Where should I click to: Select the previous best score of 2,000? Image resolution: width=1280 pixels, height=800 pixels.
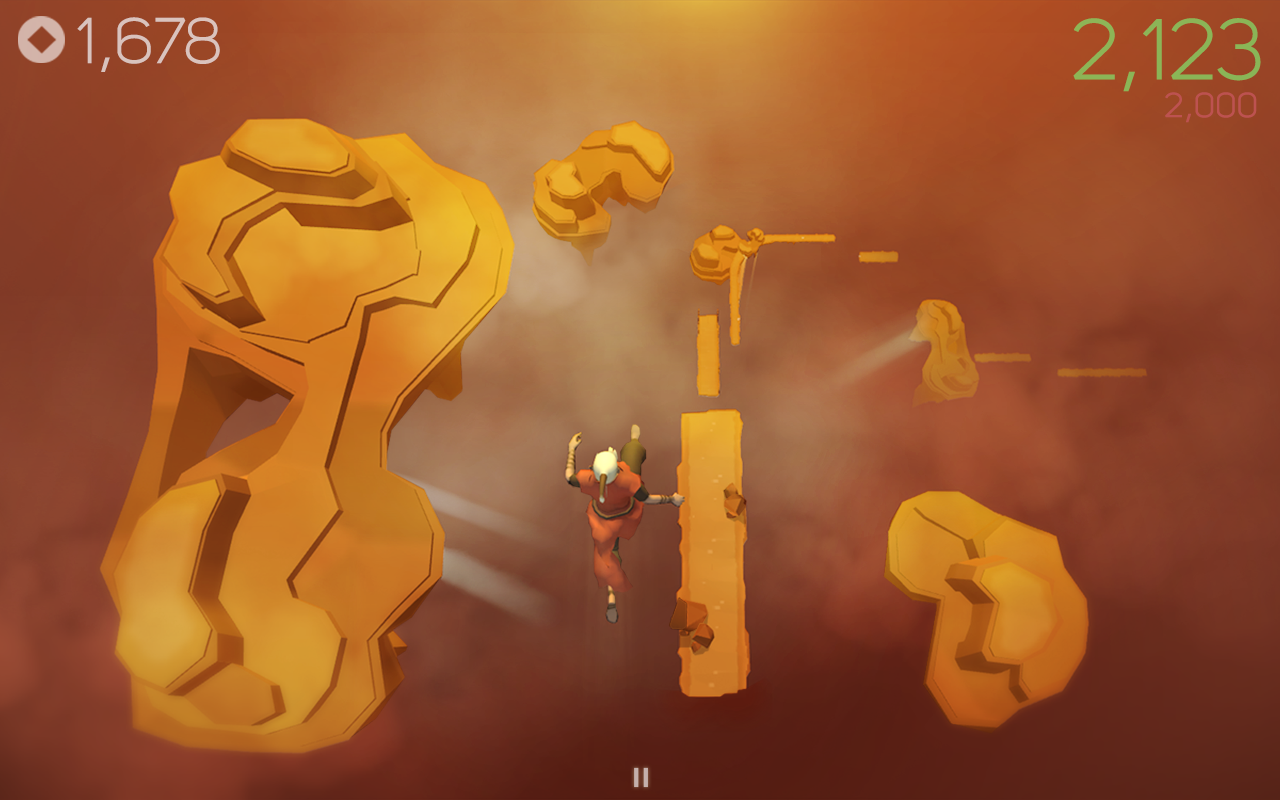coord(1210,103)
